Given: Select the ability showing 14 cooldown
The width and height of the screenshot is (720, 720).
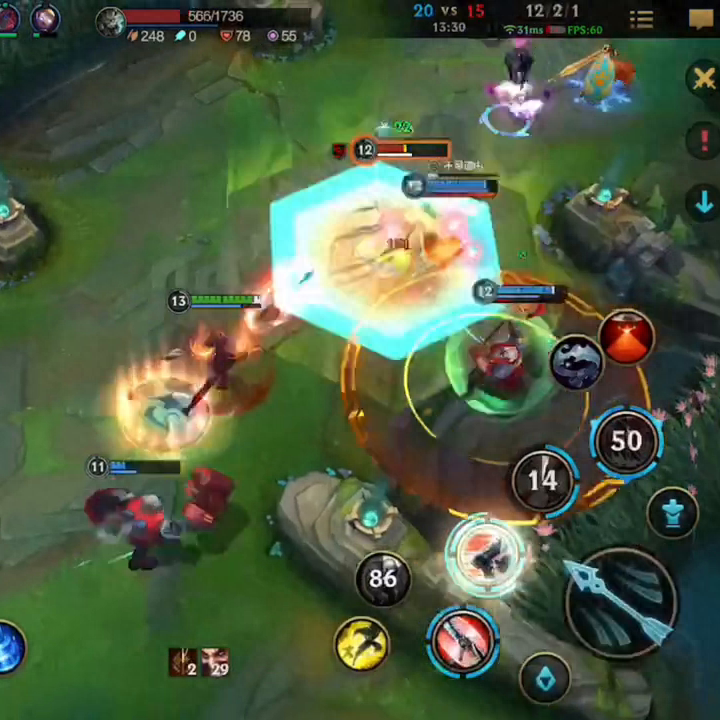Looking at the screenshot, I should coord(543,480).
